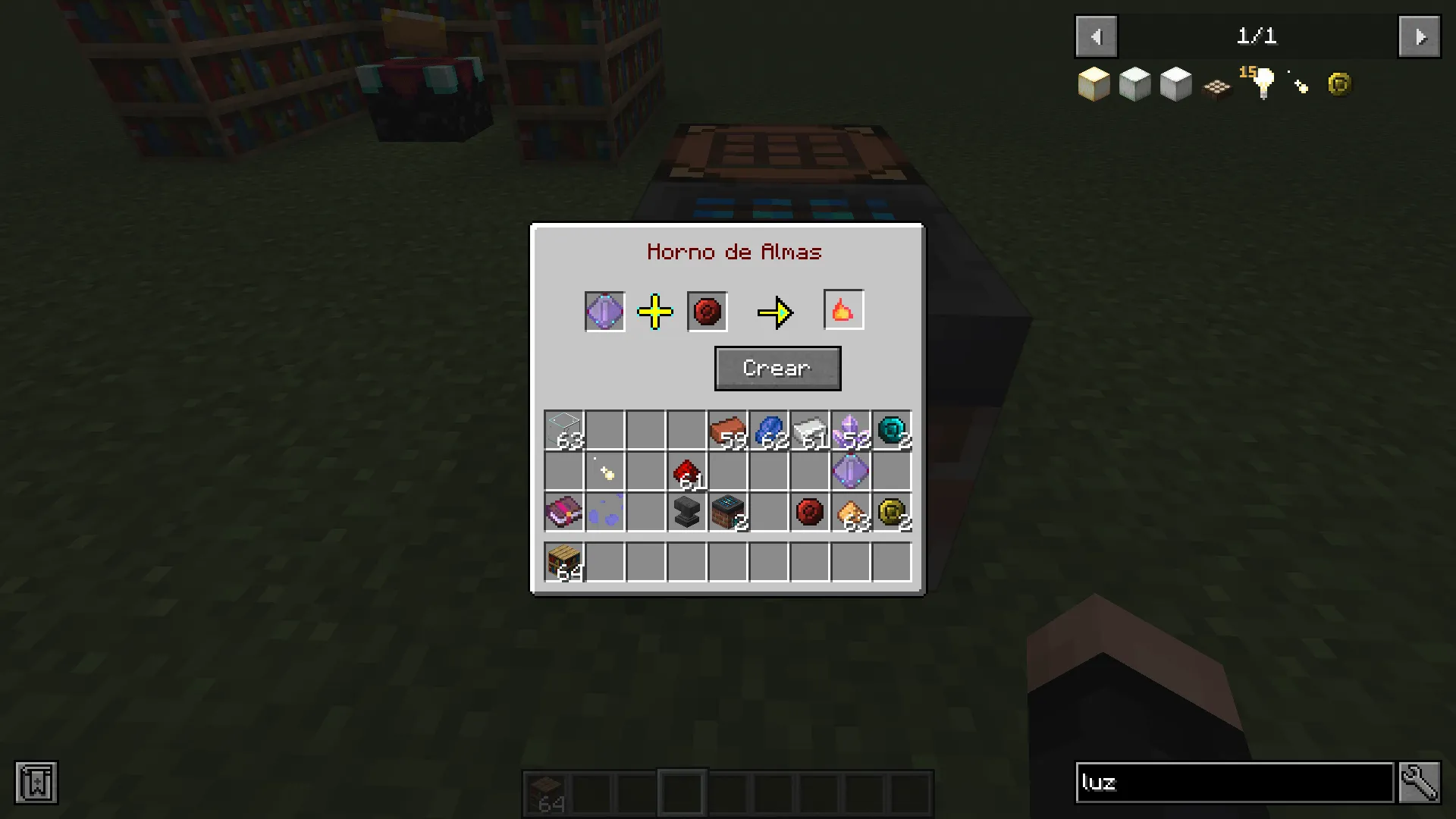Click the red orb ingredient beside the plus sign
The image size is (1456, 819).
(x=706, y=311)
